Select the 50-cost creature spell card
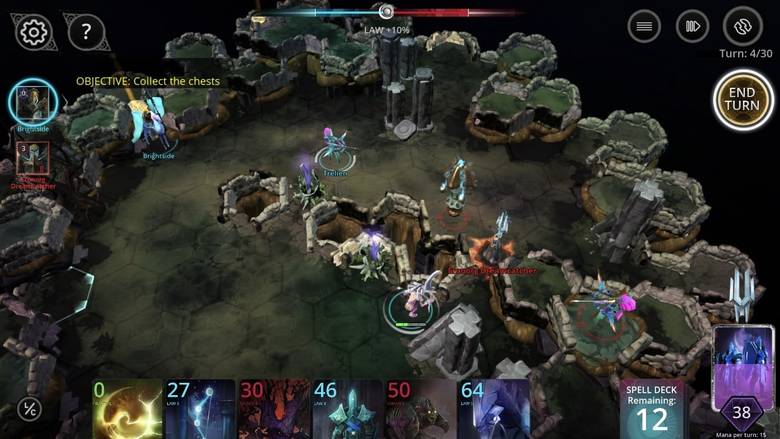The image size is (780, 439). point(420,409)
